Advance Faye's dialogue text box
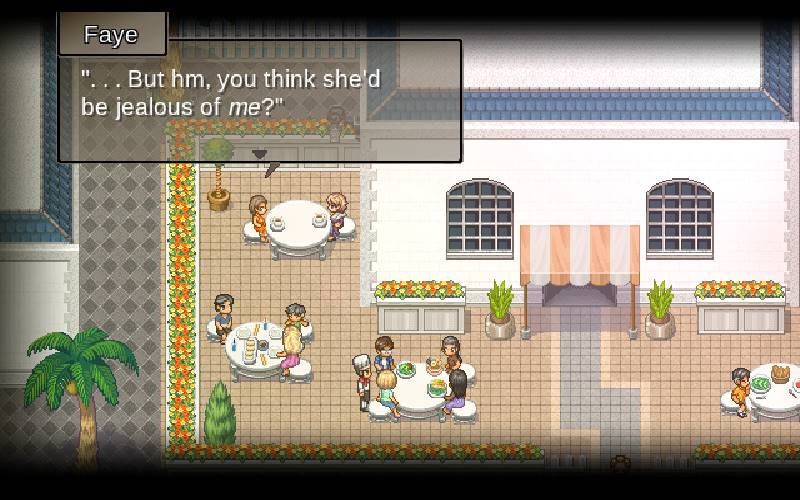Viewport: 800px width, 500px height. tap(260, 100)
